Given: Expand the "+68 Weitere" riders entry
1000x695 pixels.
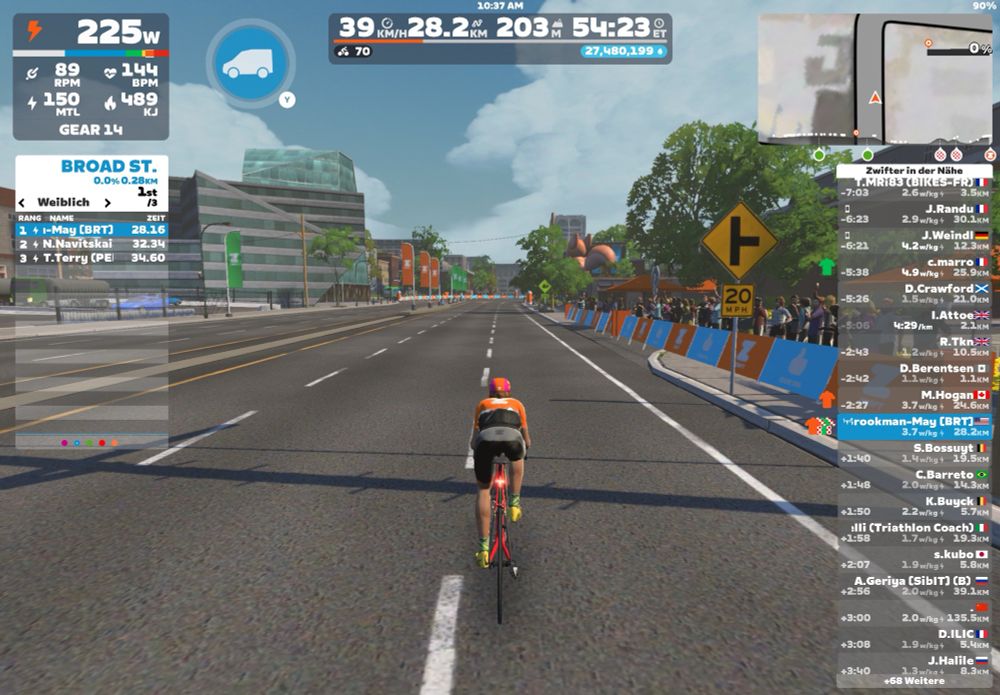Looking at the screenshot, I should pos(914,681).
